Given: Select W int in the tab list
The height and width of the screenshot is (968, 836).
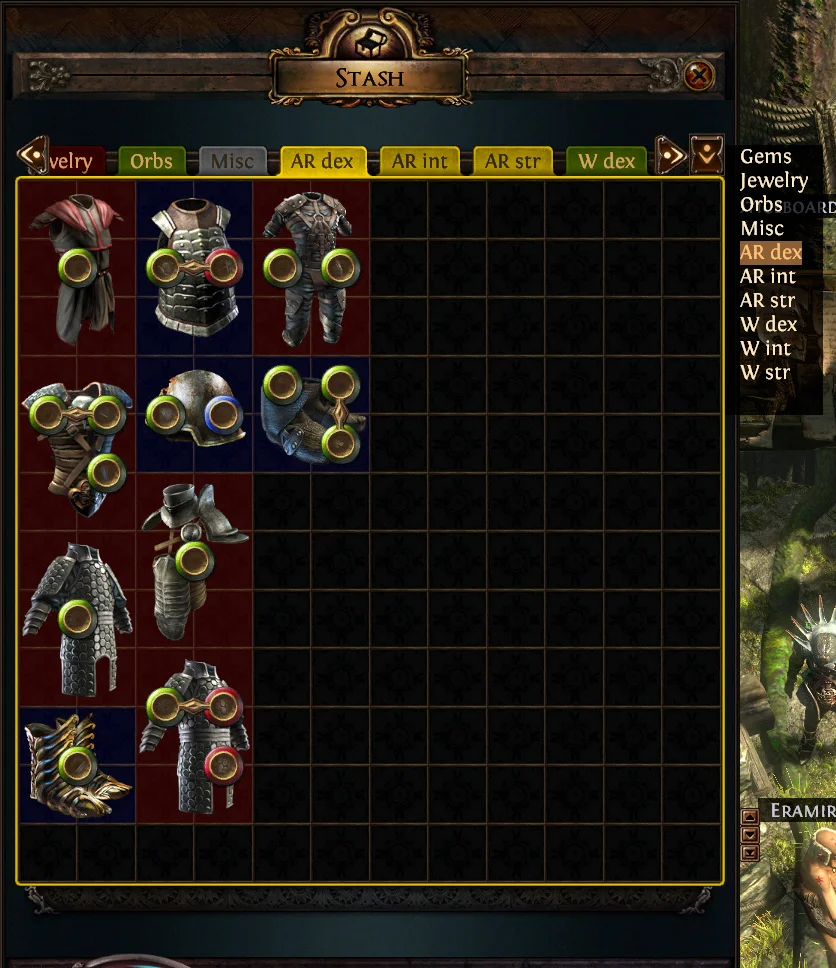Looking at the screenshot, I should pos(765,349).
